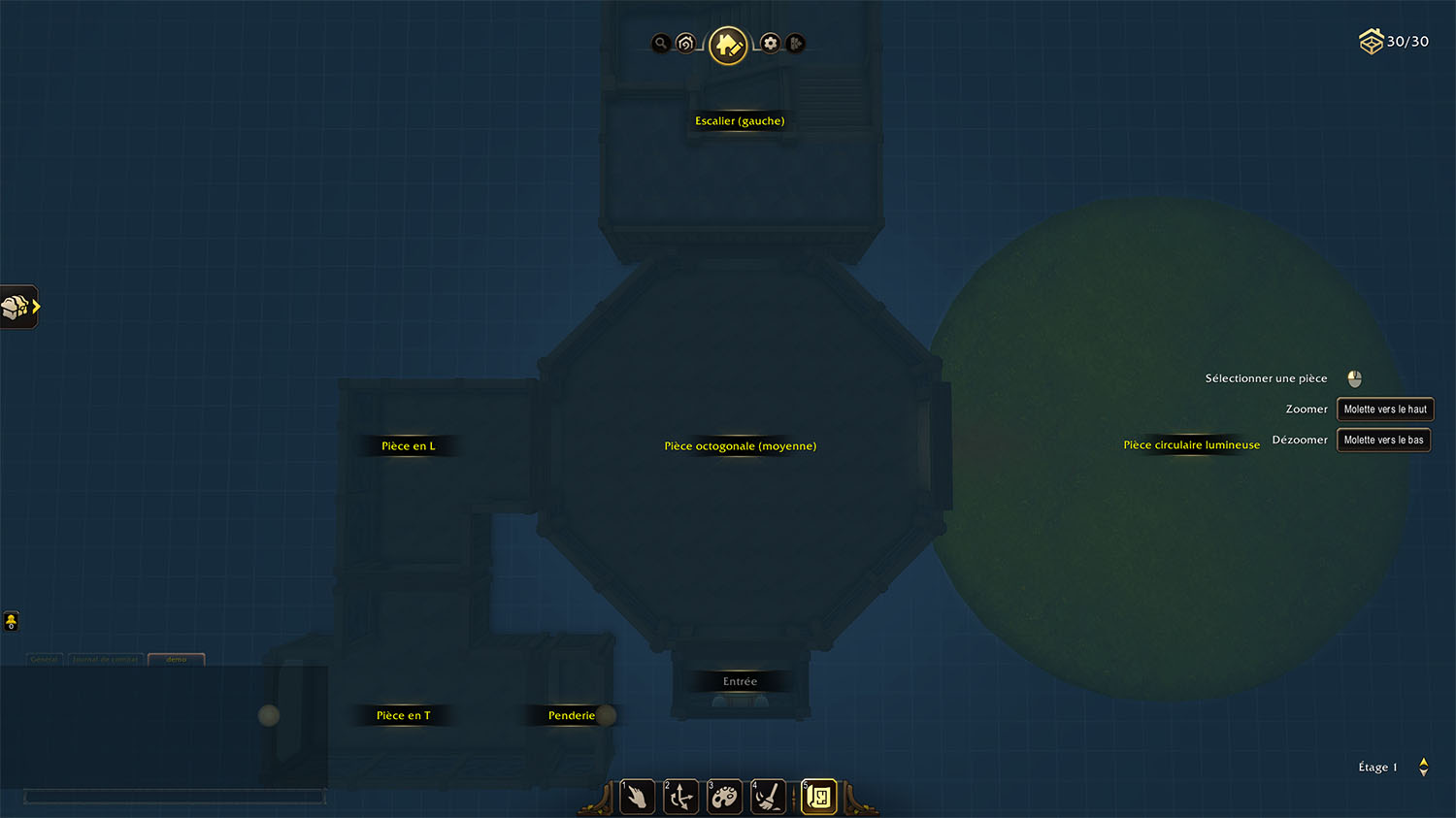Open the spiral house icon in top bar

(686, 44)
